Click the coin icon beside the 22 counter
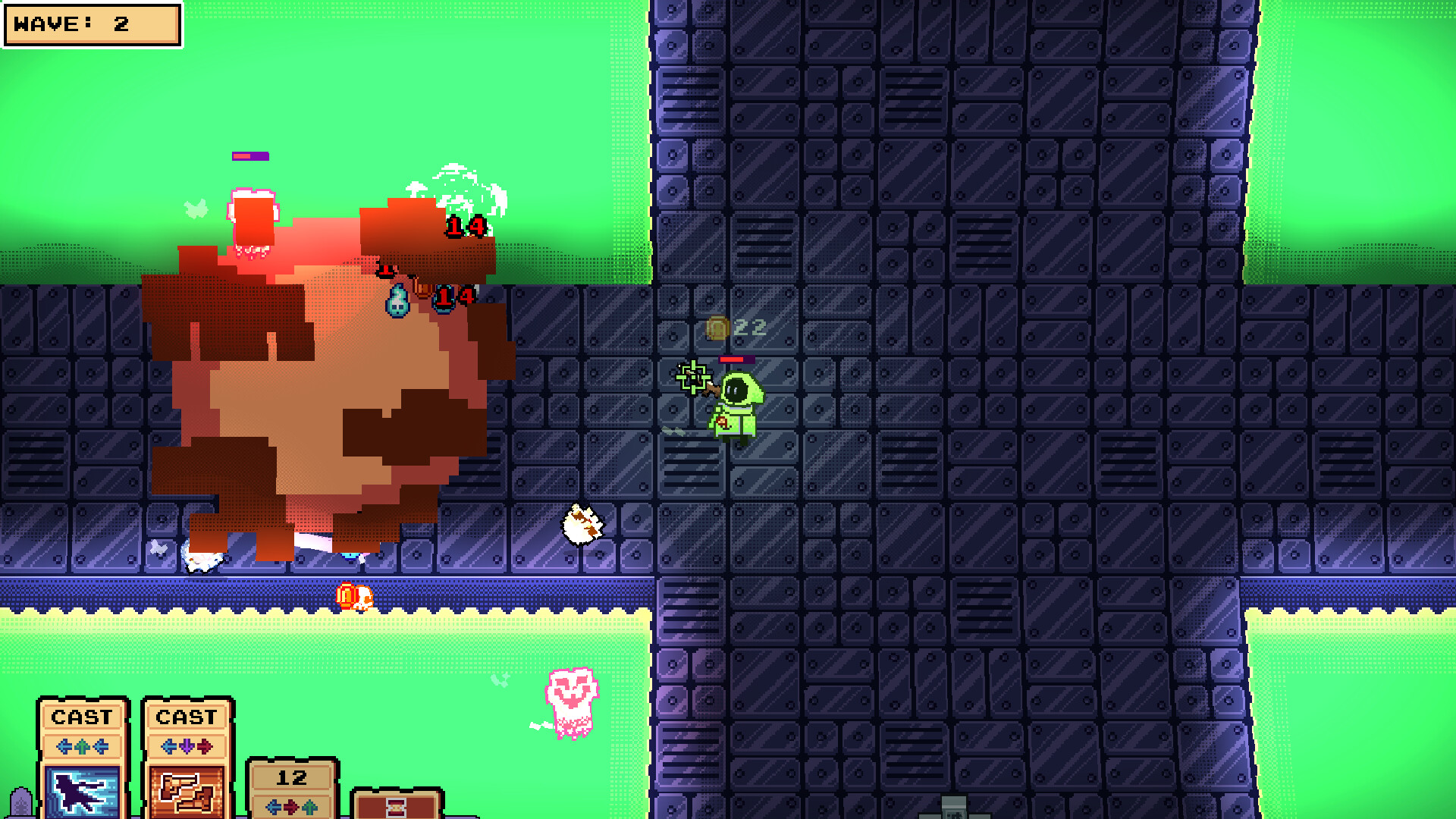 tap(717, 326)
